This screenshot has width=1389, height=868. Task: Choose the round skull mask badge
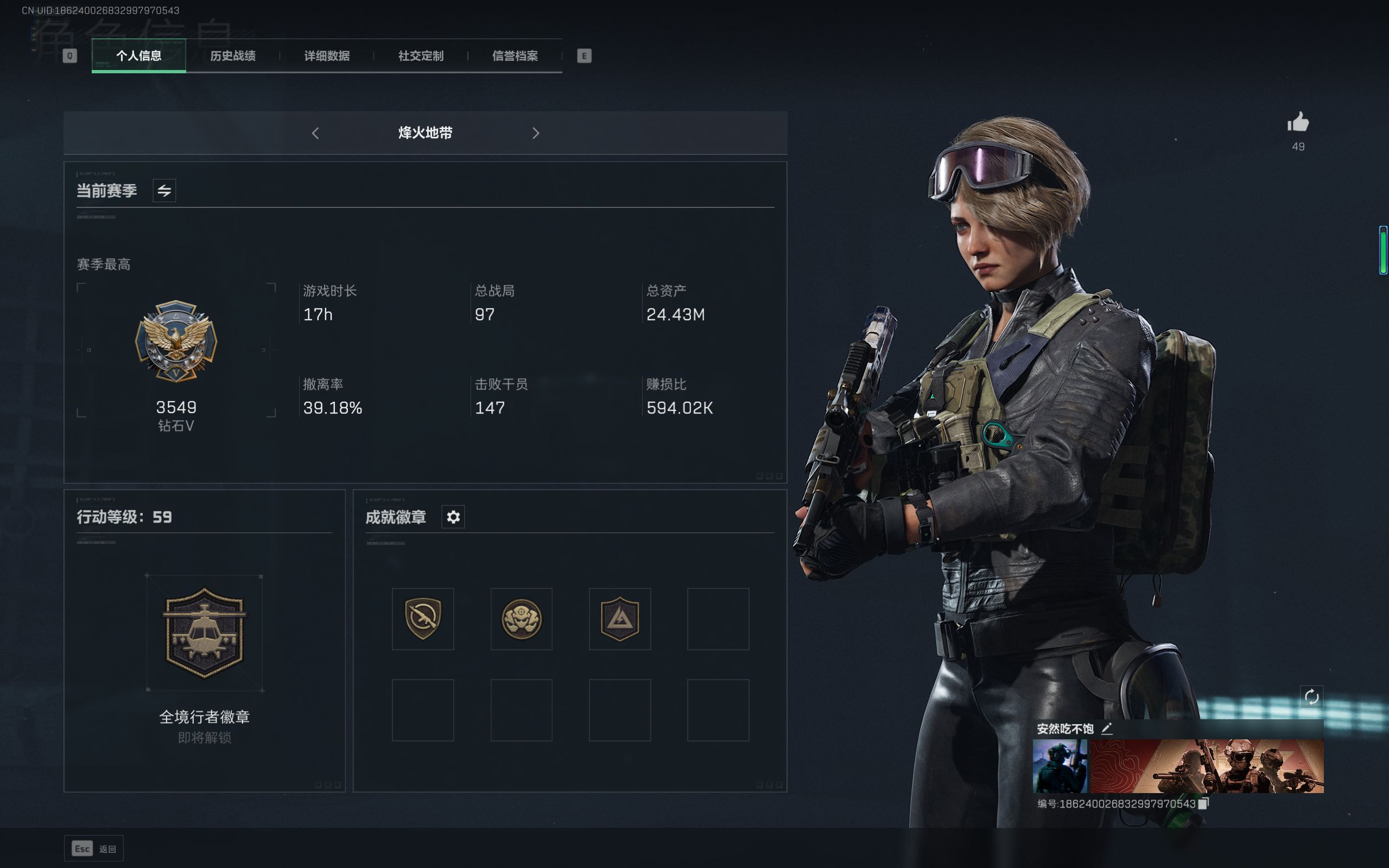(x=521, y=619)
